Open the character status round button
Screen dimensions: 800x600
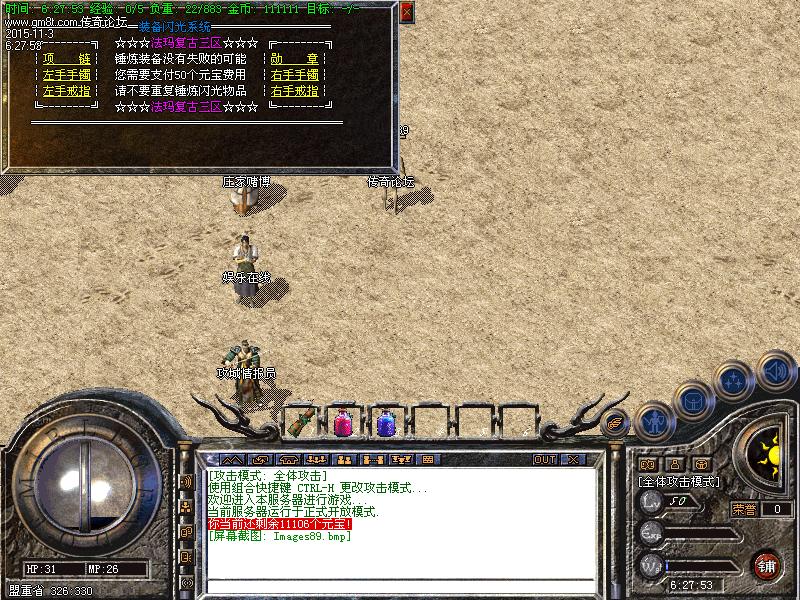[654, 421]
